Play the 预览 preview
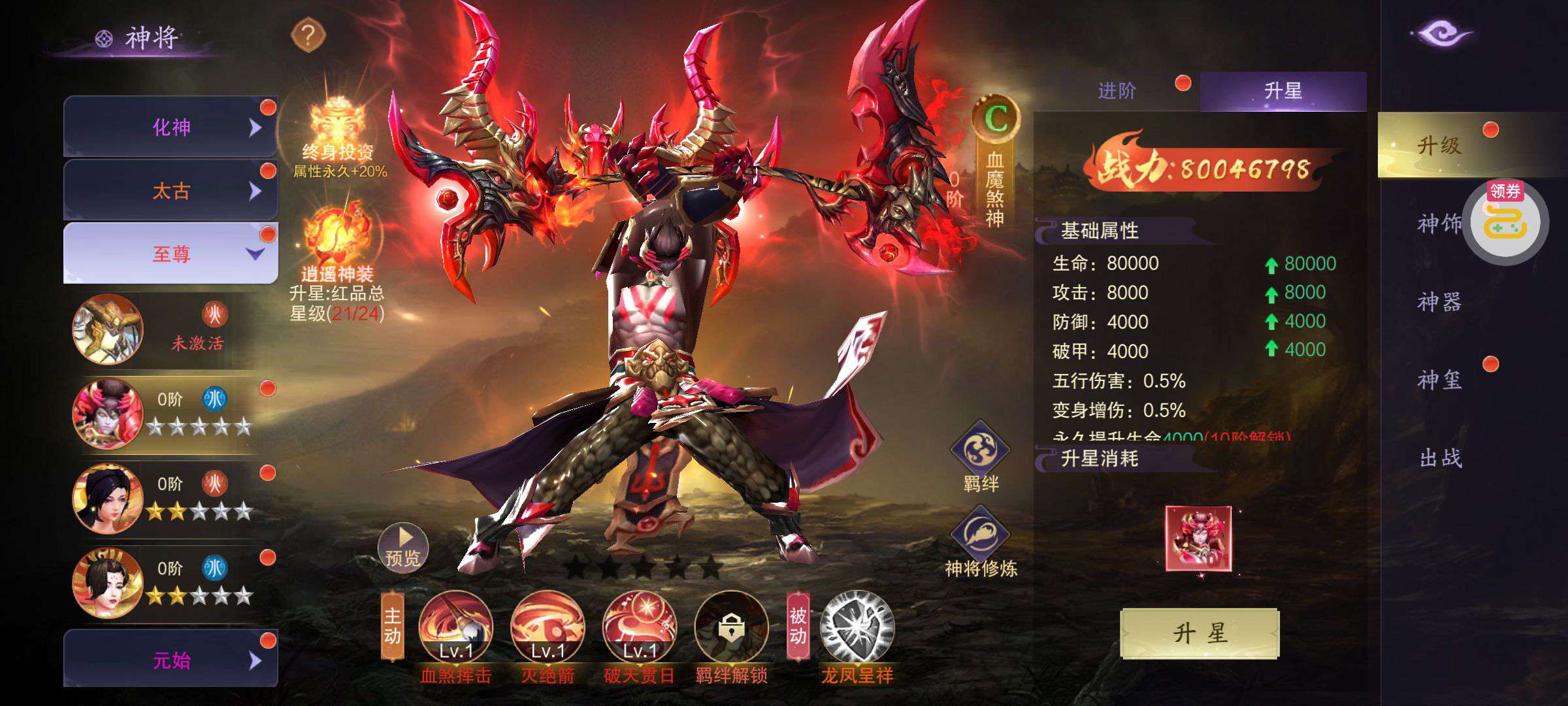1568x706 pixels. 402,548
